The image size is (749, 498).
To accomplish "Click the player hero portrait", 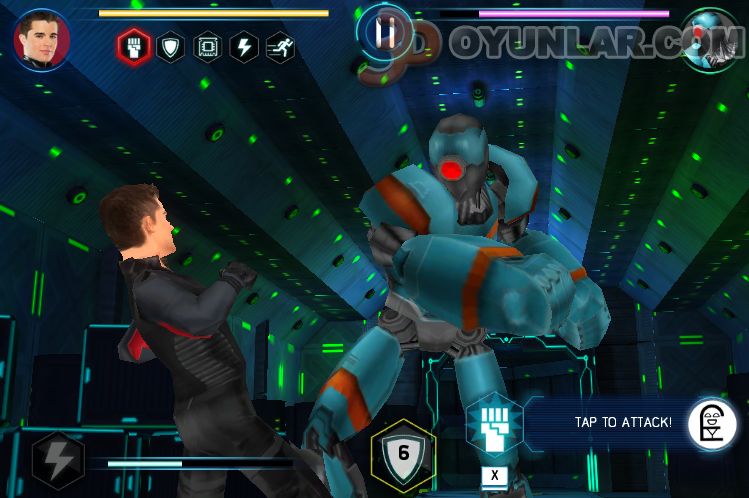I will click(x=41, y=38).
